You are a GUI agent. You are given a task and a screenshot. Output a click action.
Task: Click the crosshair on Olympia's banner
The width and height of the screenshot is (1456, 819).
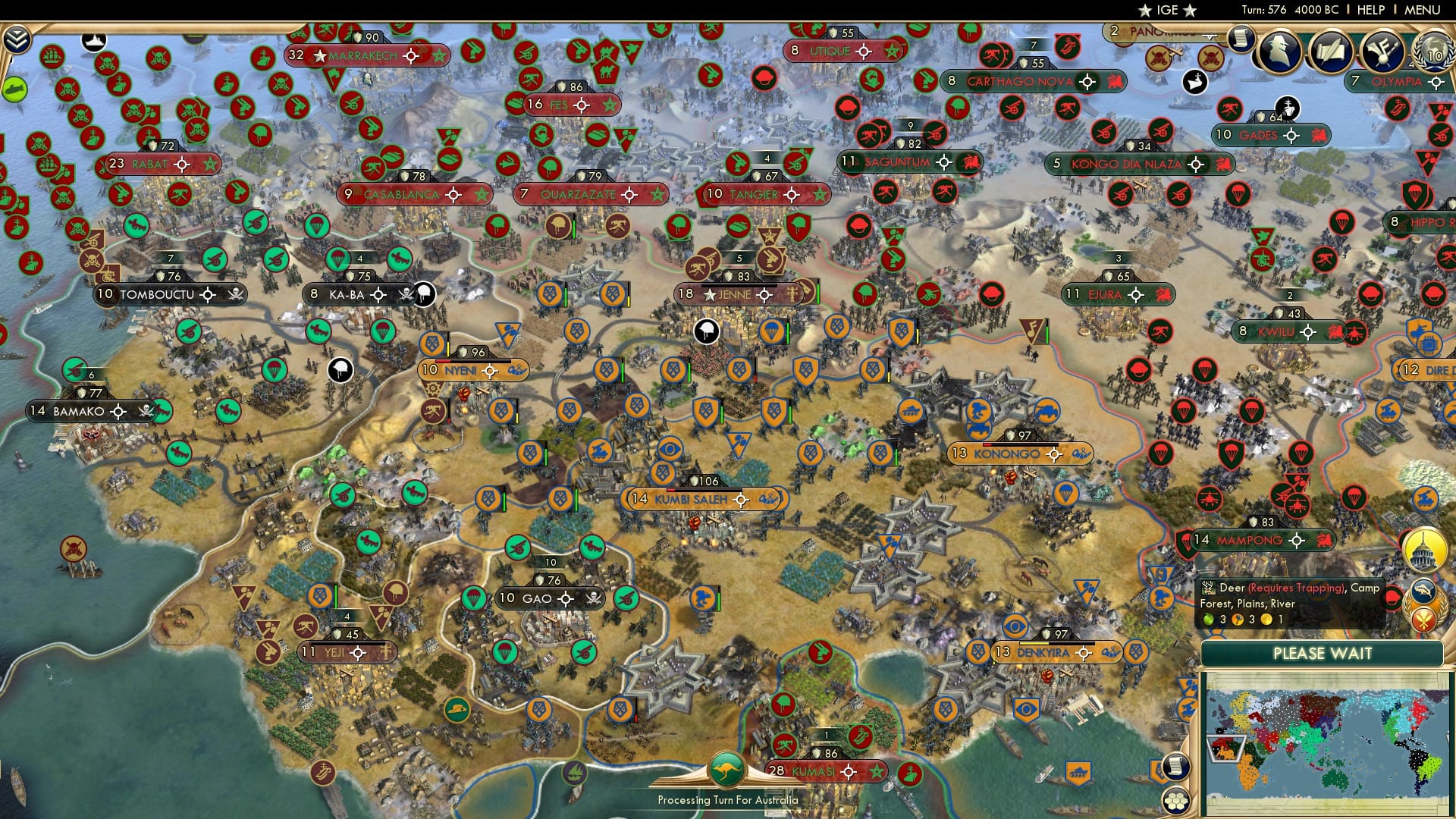point(1436,82)
